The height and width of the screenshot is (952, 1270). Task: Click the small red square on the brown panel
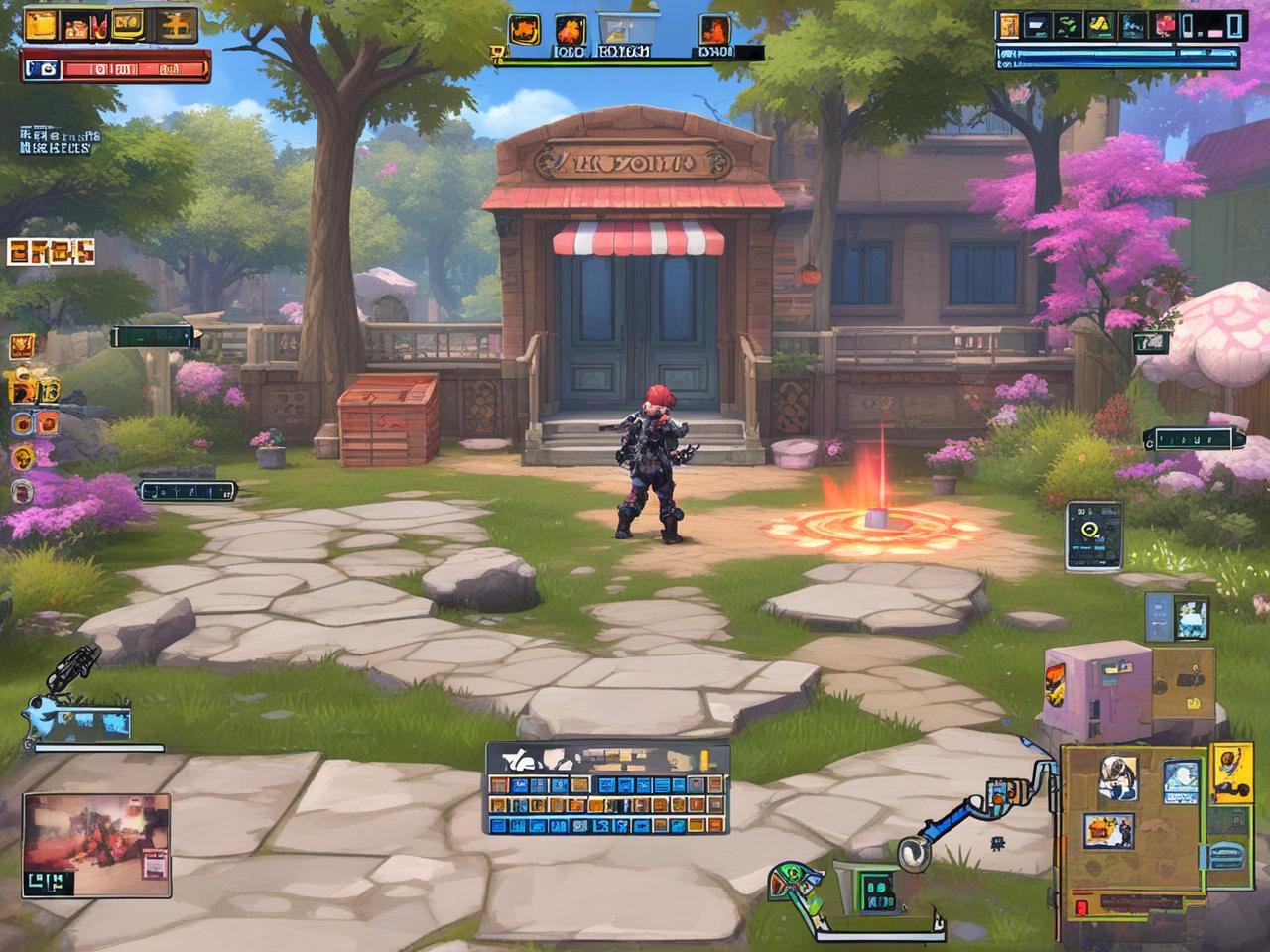[1081, 906]
